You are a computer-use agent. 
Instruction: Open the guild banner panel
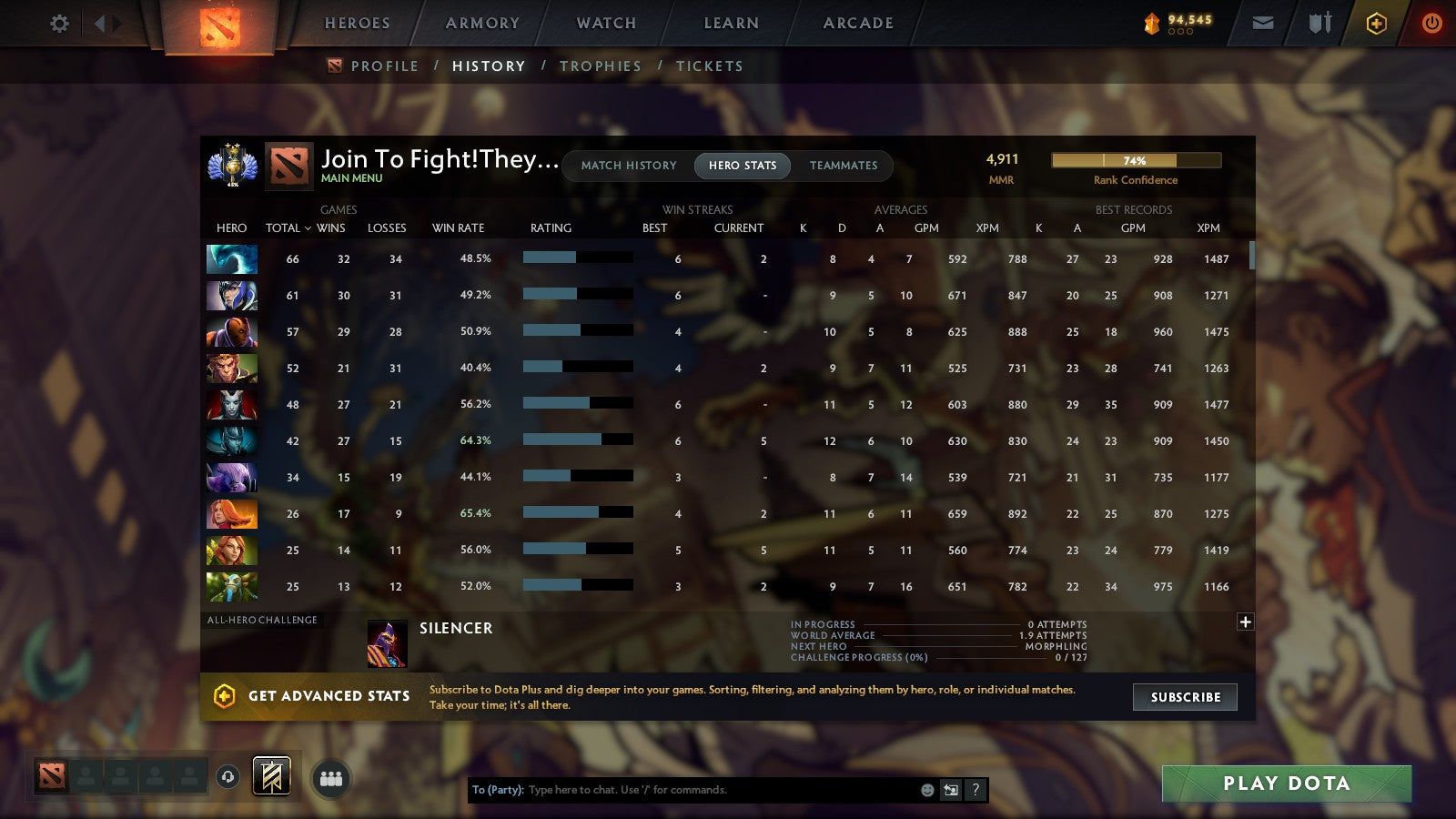(x=270, y=775)
